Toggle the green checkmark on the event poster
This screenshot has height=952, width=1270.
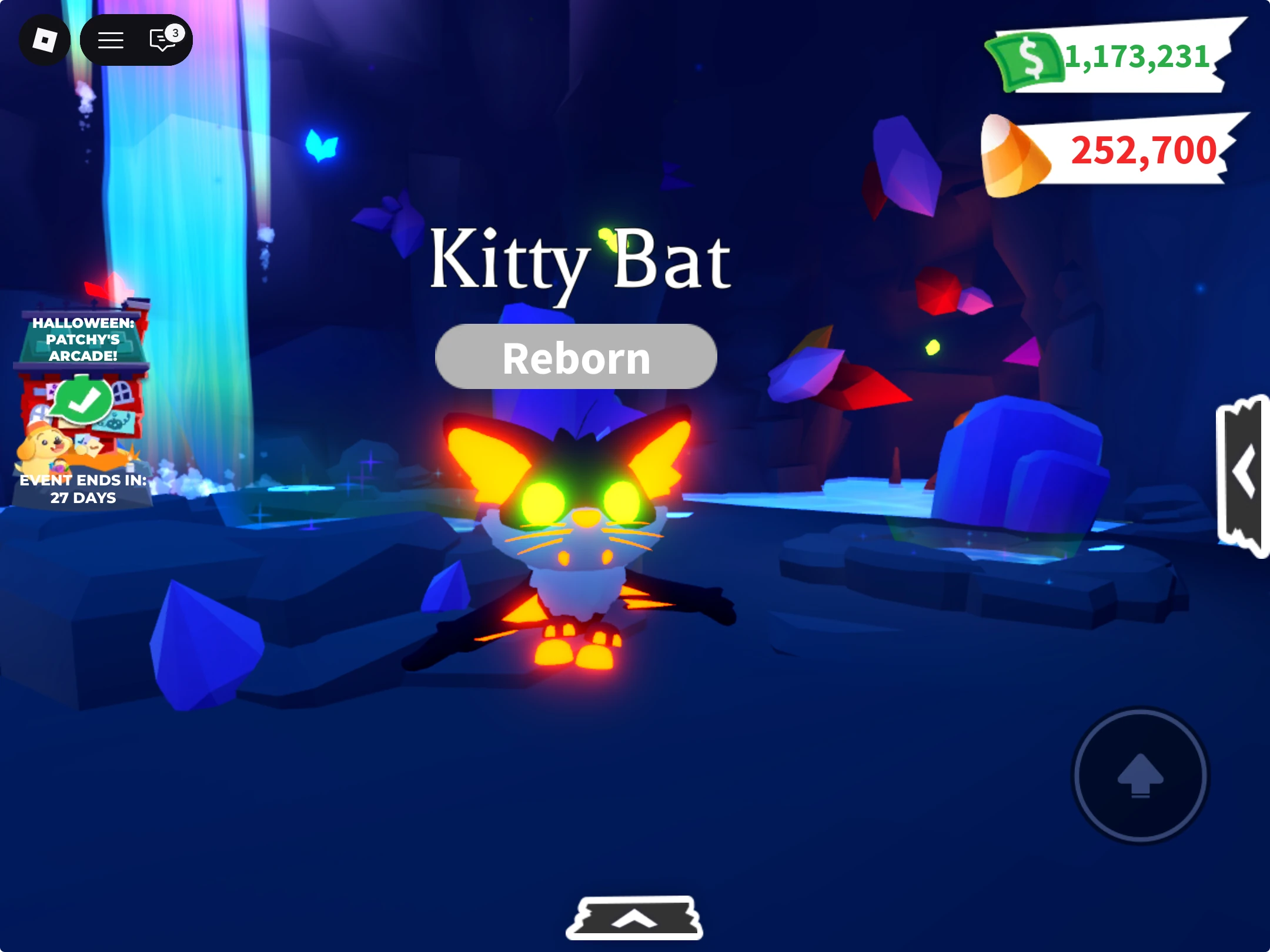84,404
